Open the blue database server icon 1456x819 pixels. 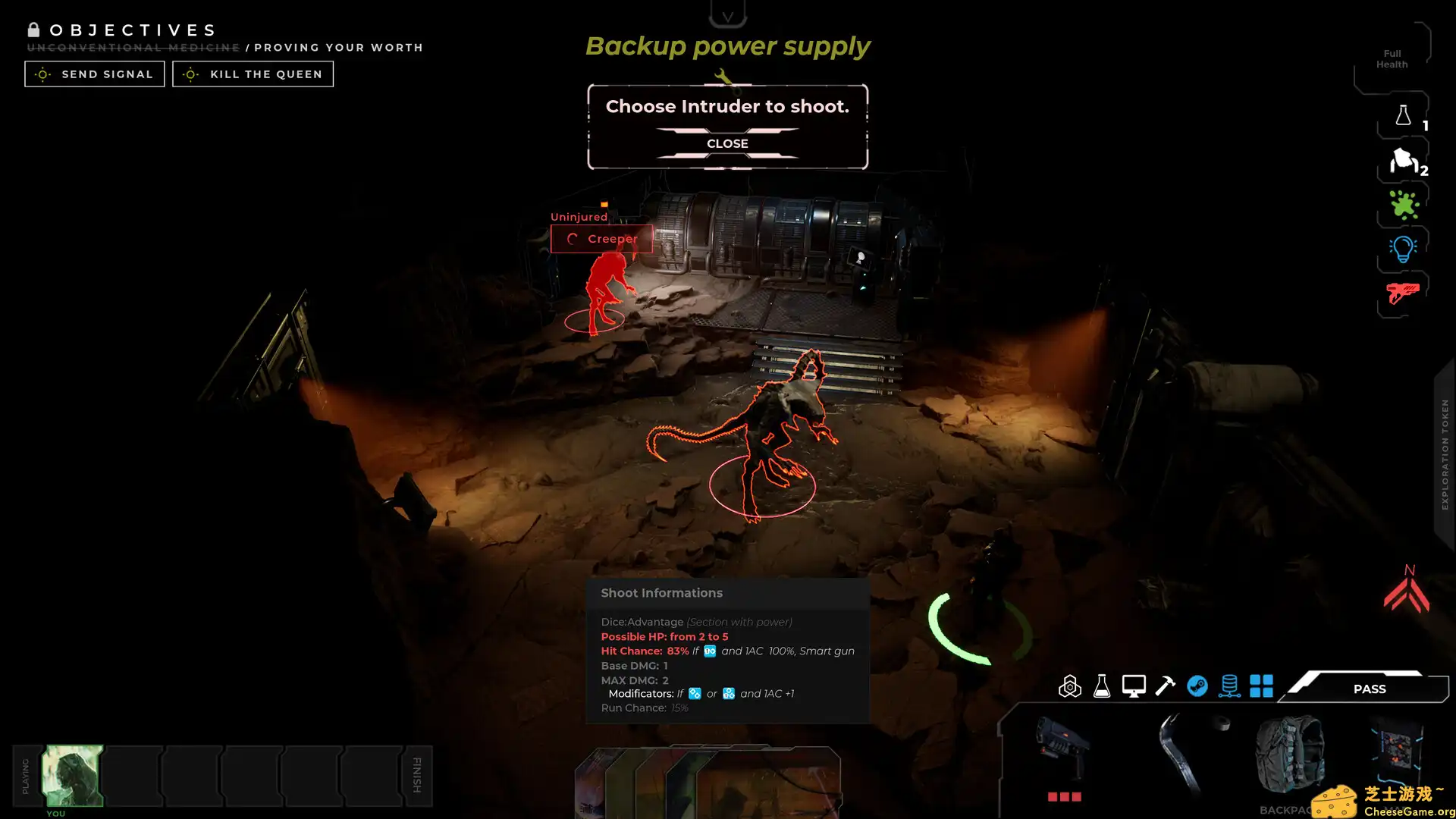1229,686
